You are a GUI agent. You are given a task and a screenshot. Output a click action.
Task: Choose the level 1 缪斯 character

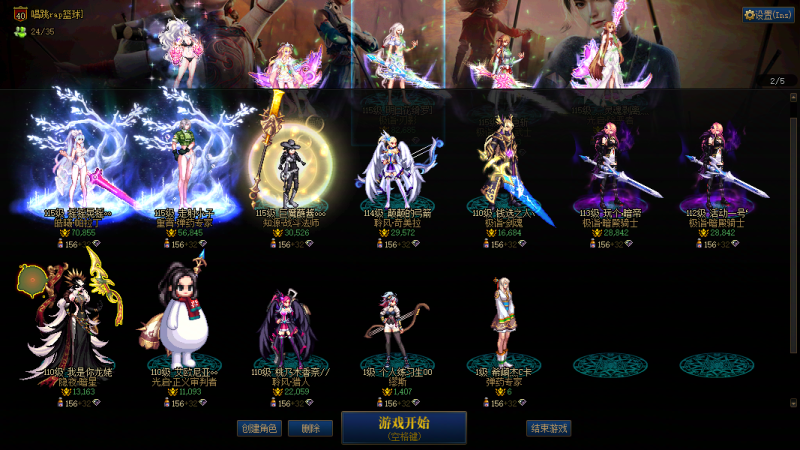coord(398,325)
